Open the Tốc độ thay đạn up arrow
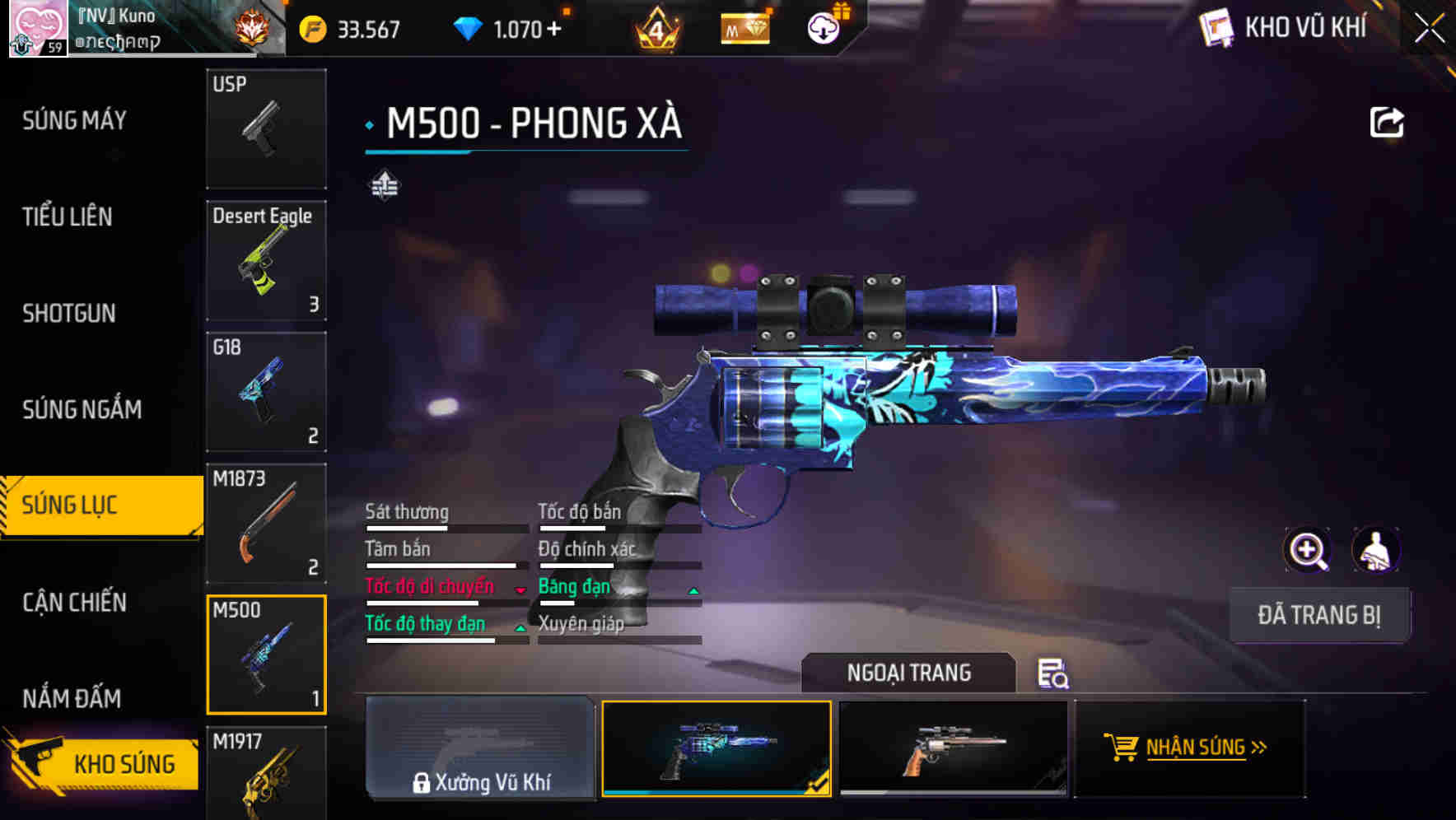Screen dimensions: 1456x820 (520, 628)
